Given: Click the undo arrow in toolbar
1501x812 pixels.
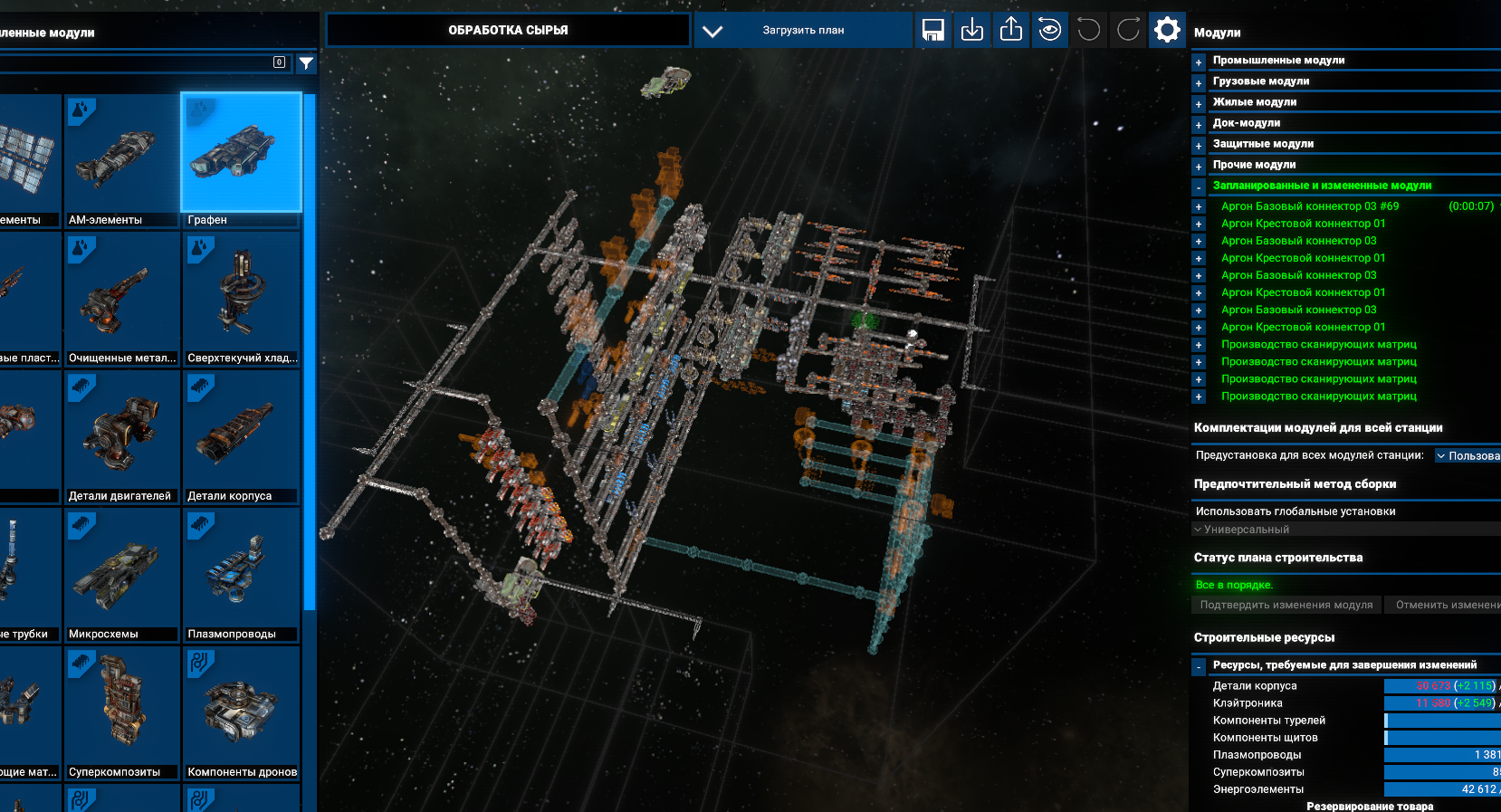Looking at the screenshot, I should [x=1089, y=30].
